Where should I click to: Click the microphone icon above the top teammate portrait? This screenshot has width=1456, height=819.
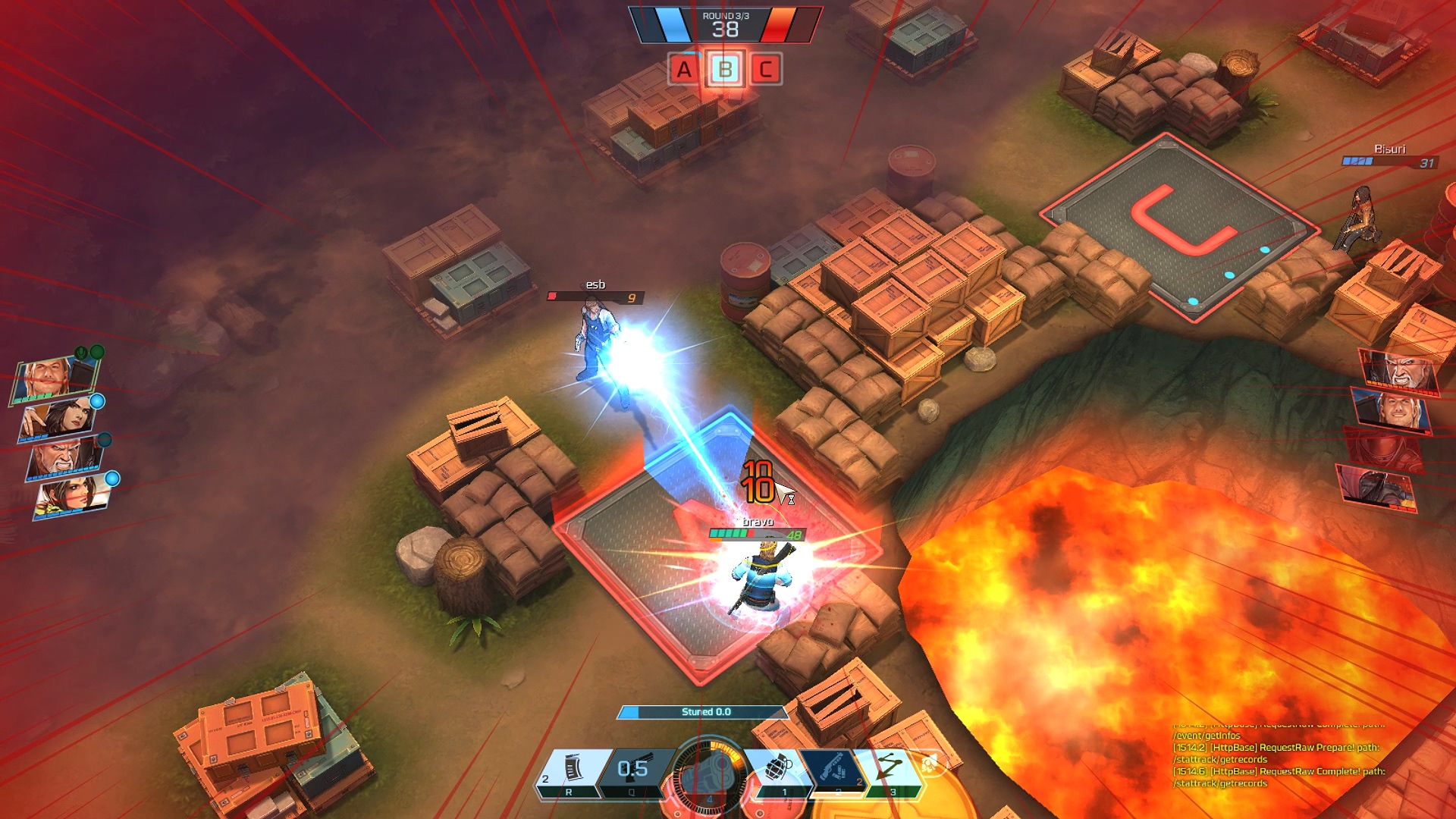coord(80,352)
